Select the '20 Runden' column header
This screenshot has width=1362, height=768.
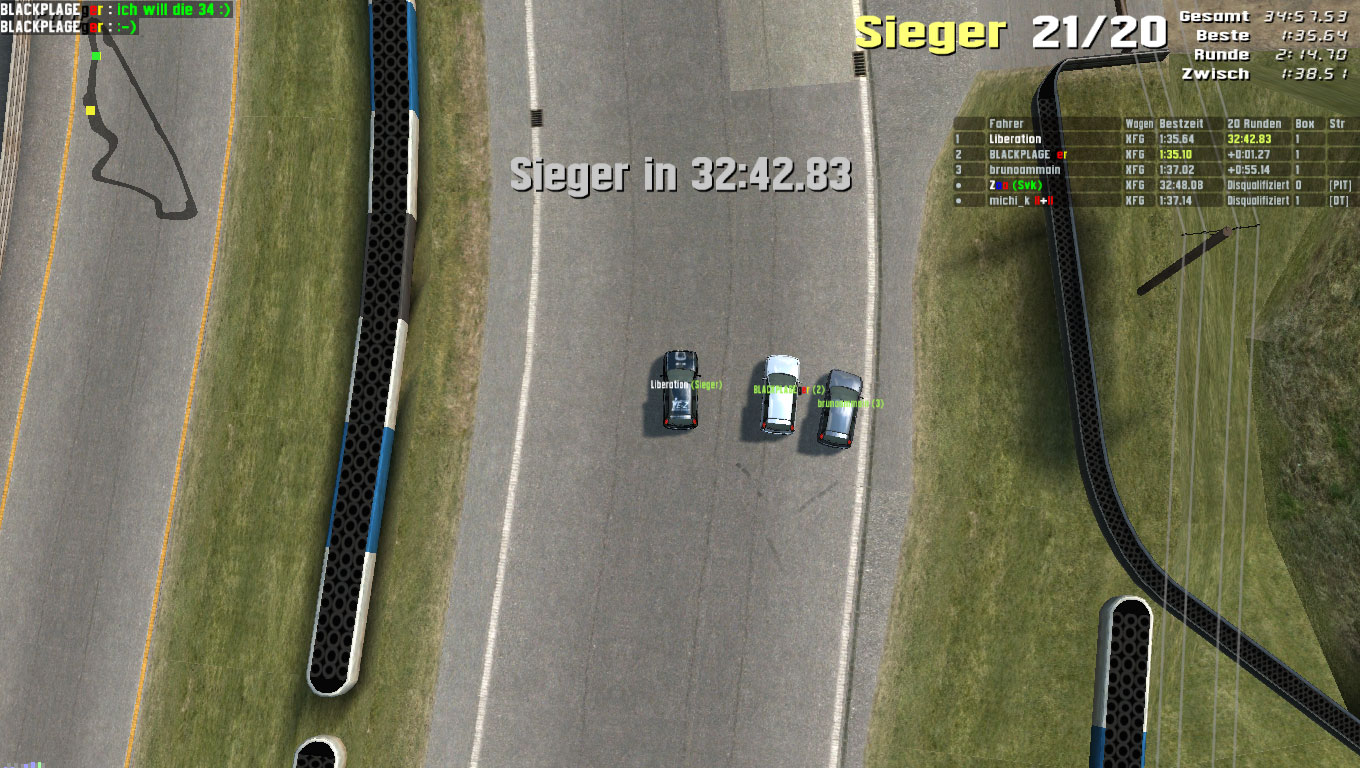point(1253,124)
